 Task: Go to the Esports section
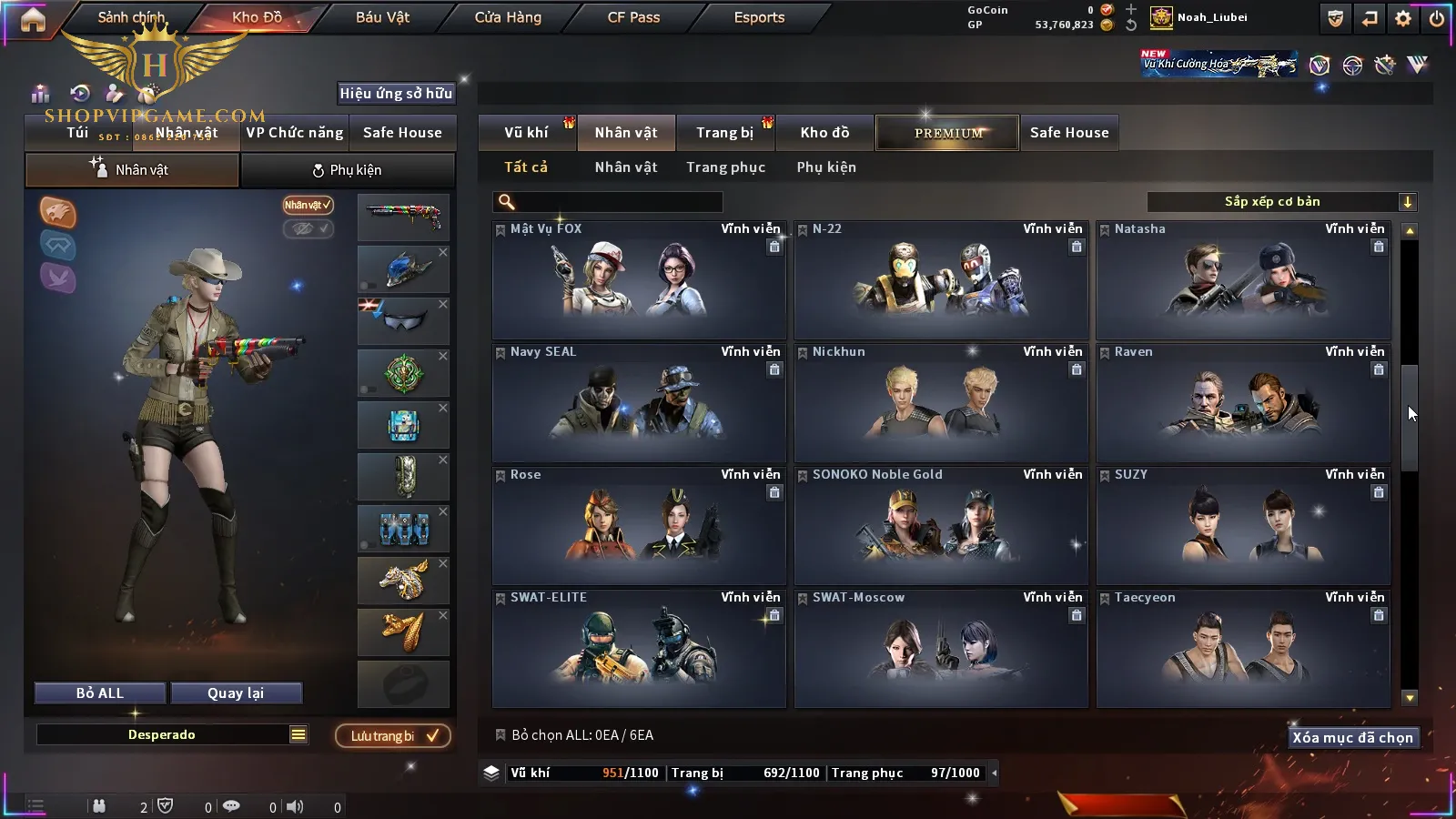759,17
